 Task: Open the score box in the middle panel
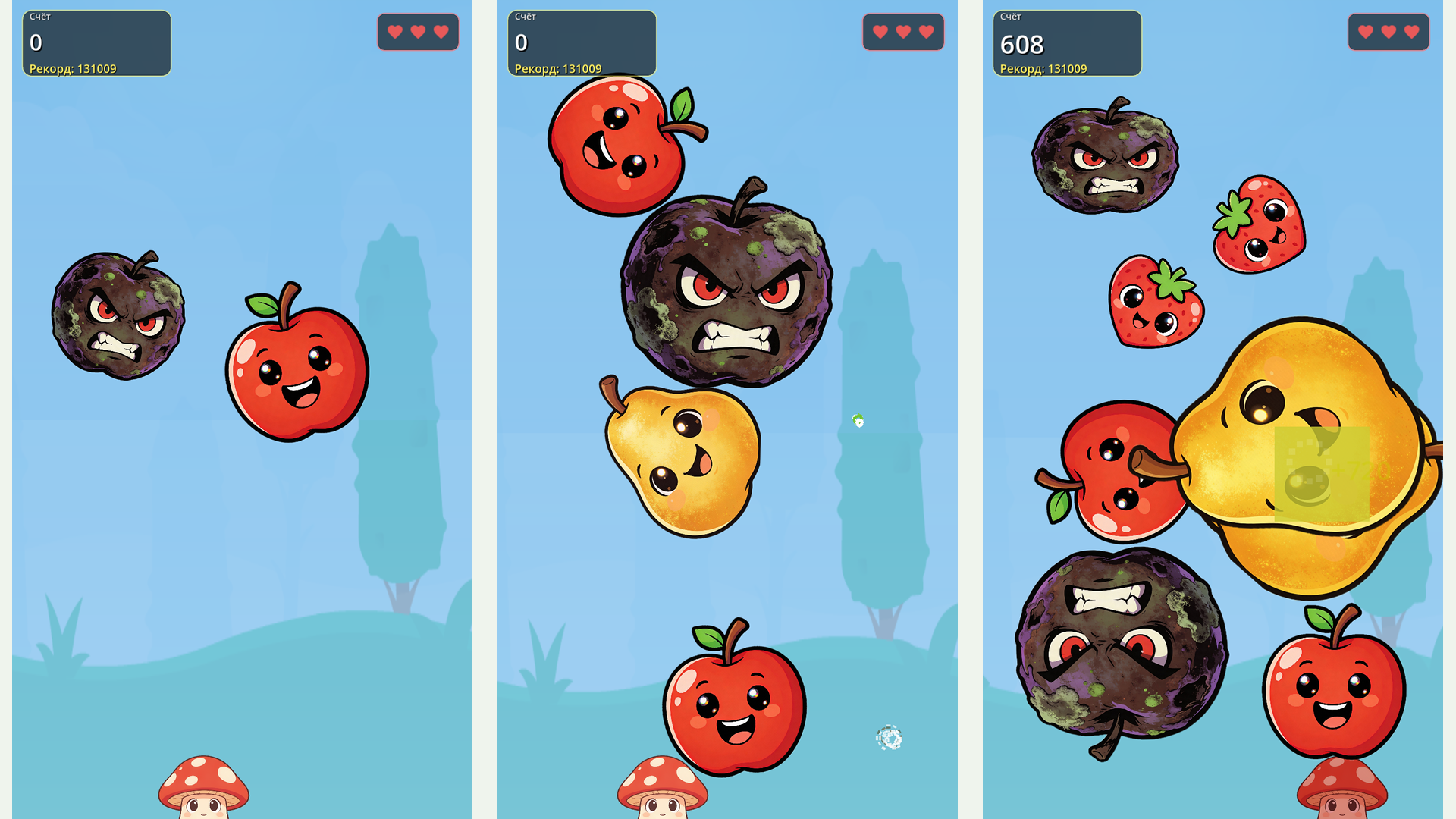[582, 42]
